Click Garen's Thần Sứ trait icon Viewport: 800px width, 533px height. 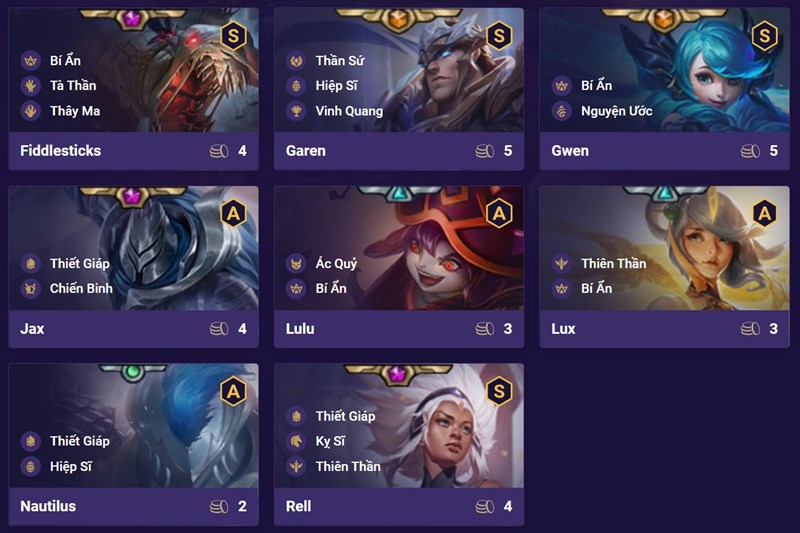click(295, 61)
